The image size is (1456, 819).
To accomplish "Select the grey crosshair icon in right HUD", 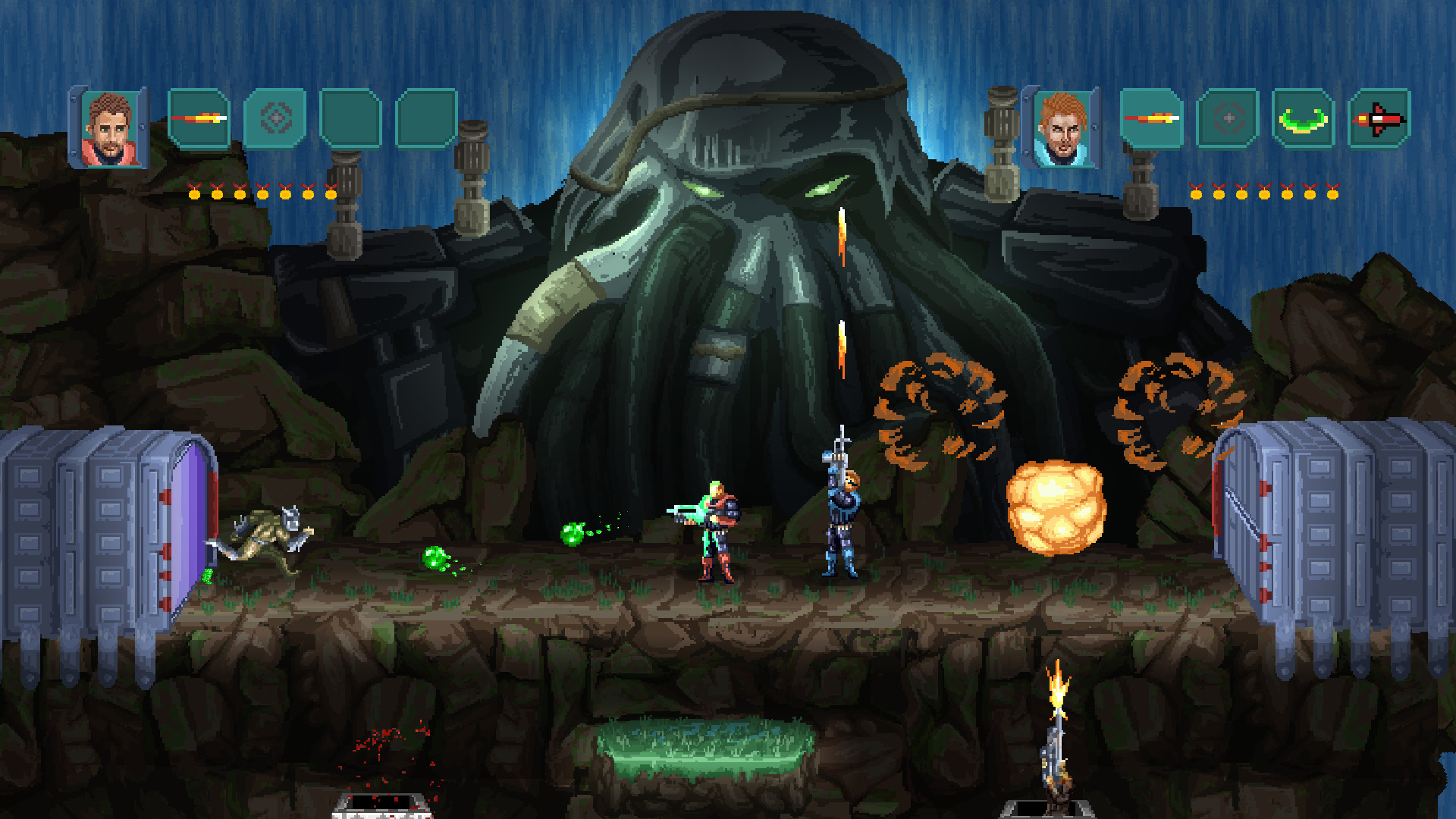I will [1227, 118].
